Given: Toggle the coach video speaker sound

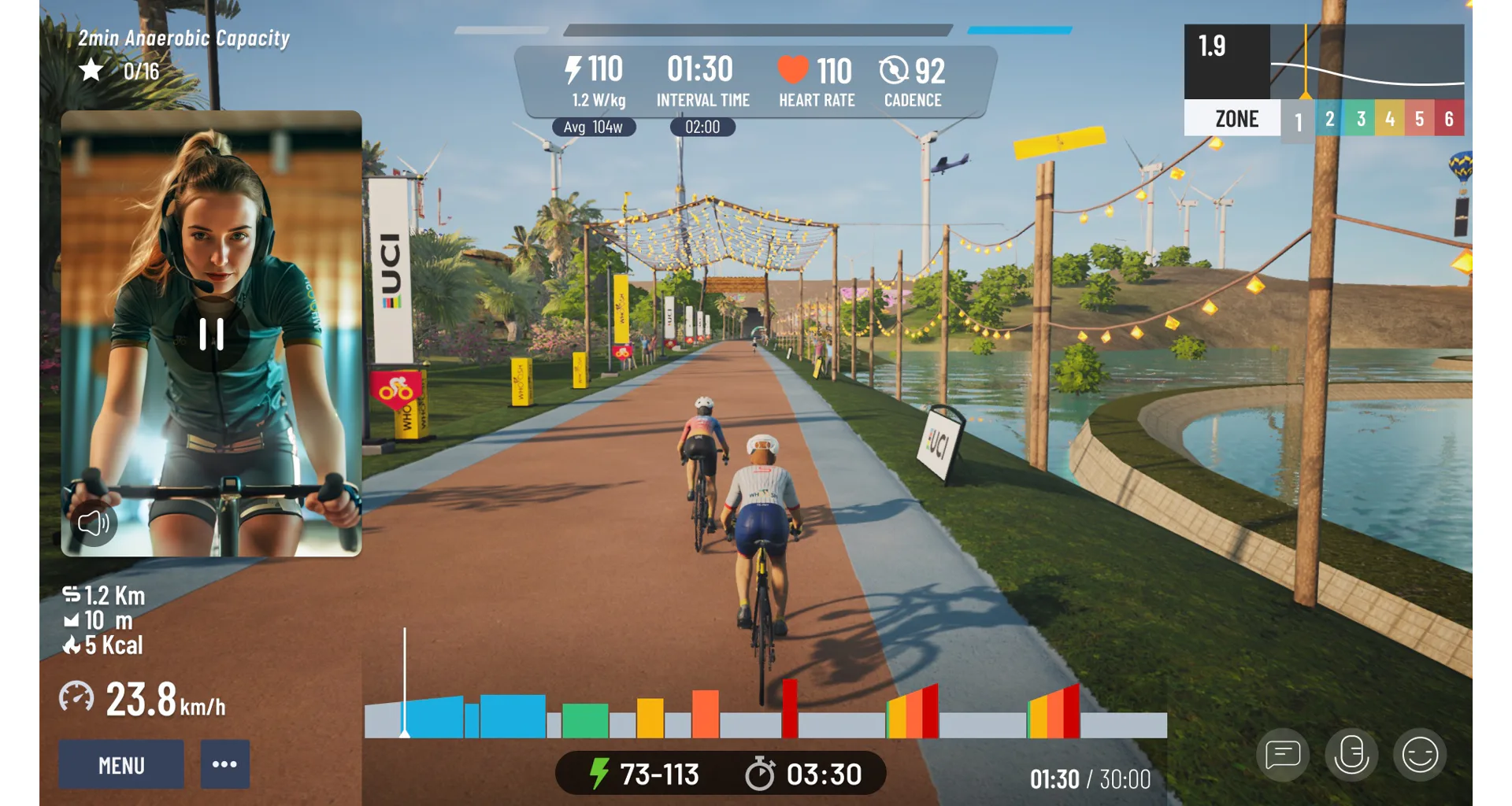Looking at the screenshot, I should 94,523.
